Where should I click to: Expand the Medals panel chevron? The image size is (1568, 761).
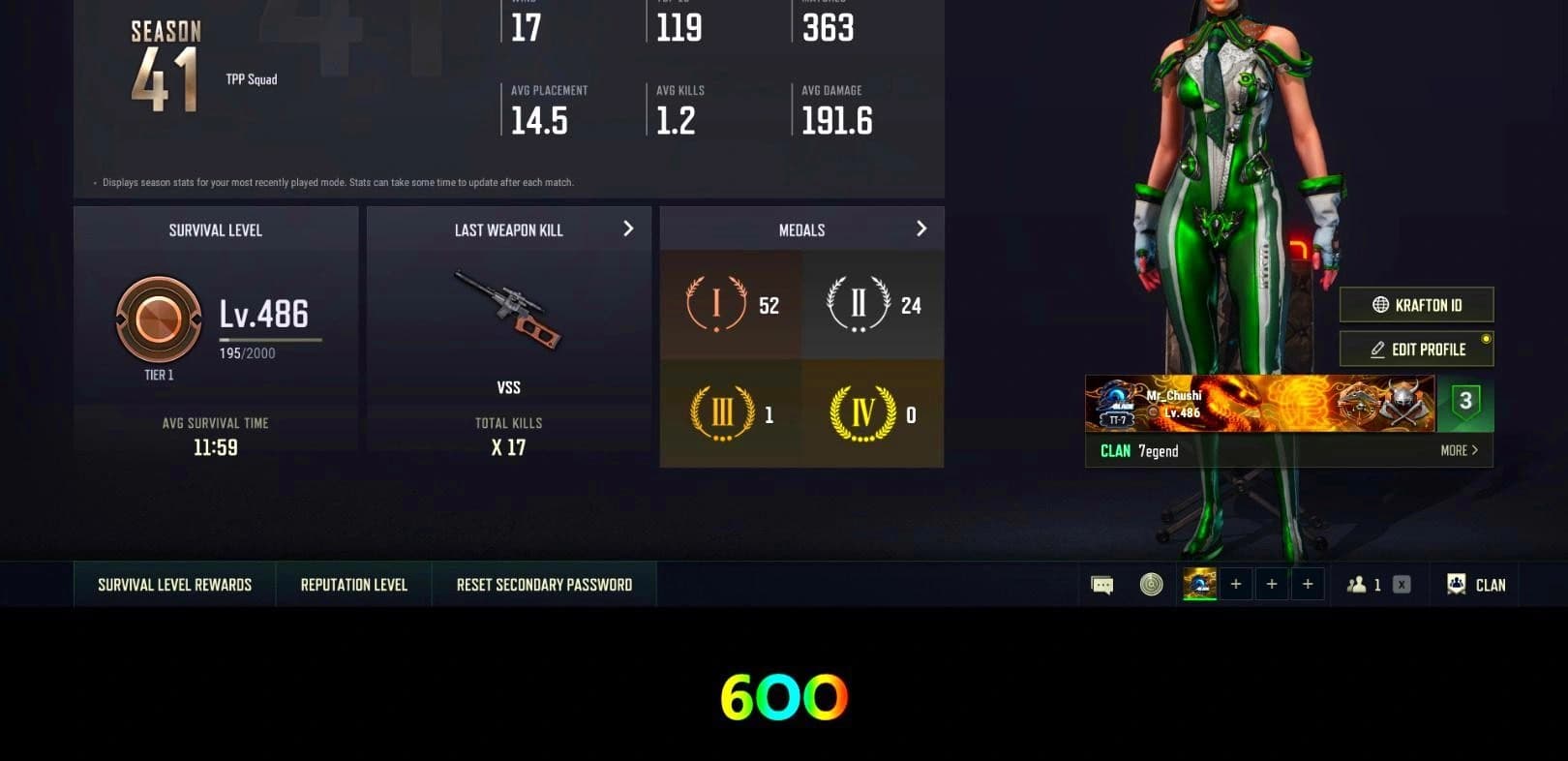921,228
